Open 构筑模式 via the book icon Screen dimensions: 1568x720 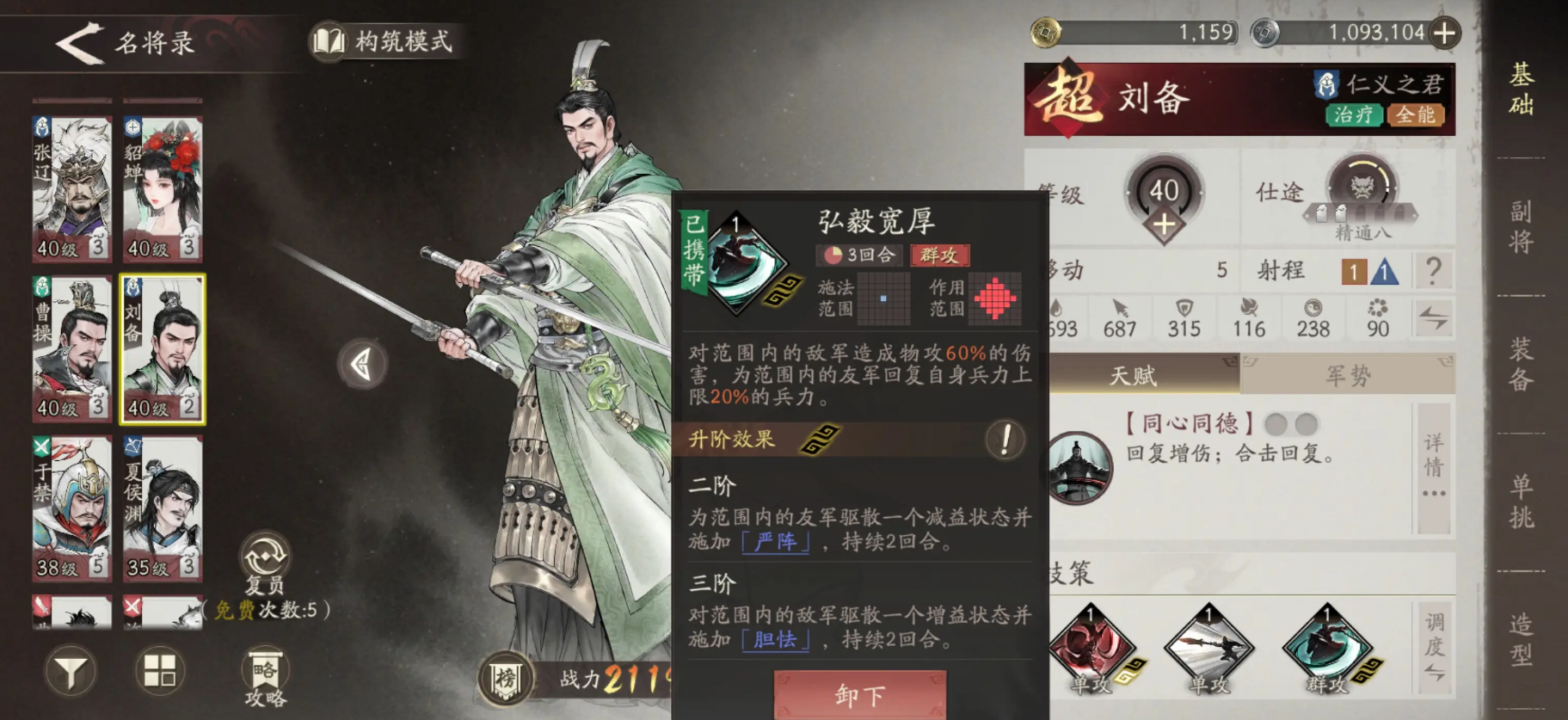pos(329,40)
